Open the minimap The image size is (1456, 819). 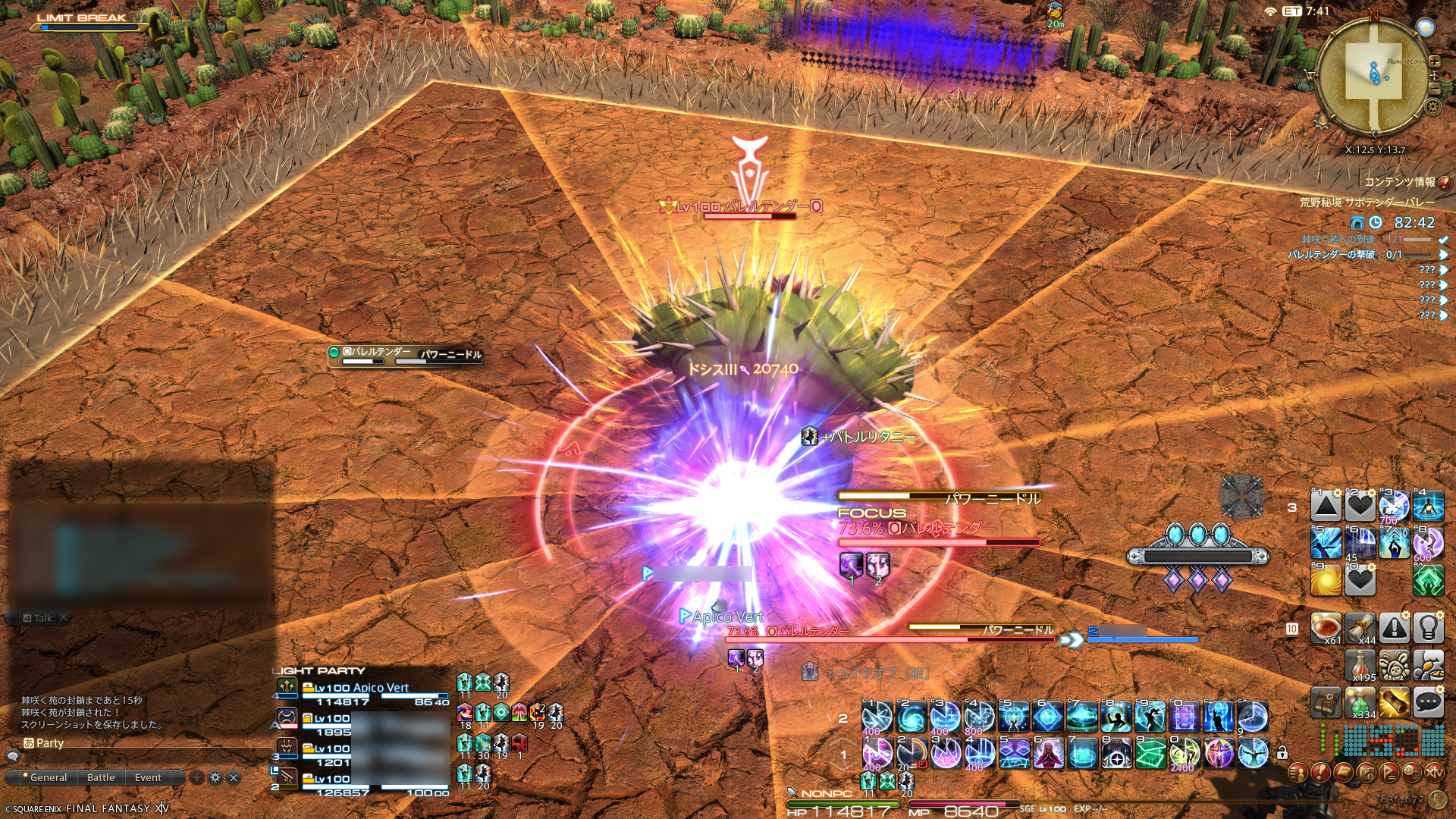1373,76
